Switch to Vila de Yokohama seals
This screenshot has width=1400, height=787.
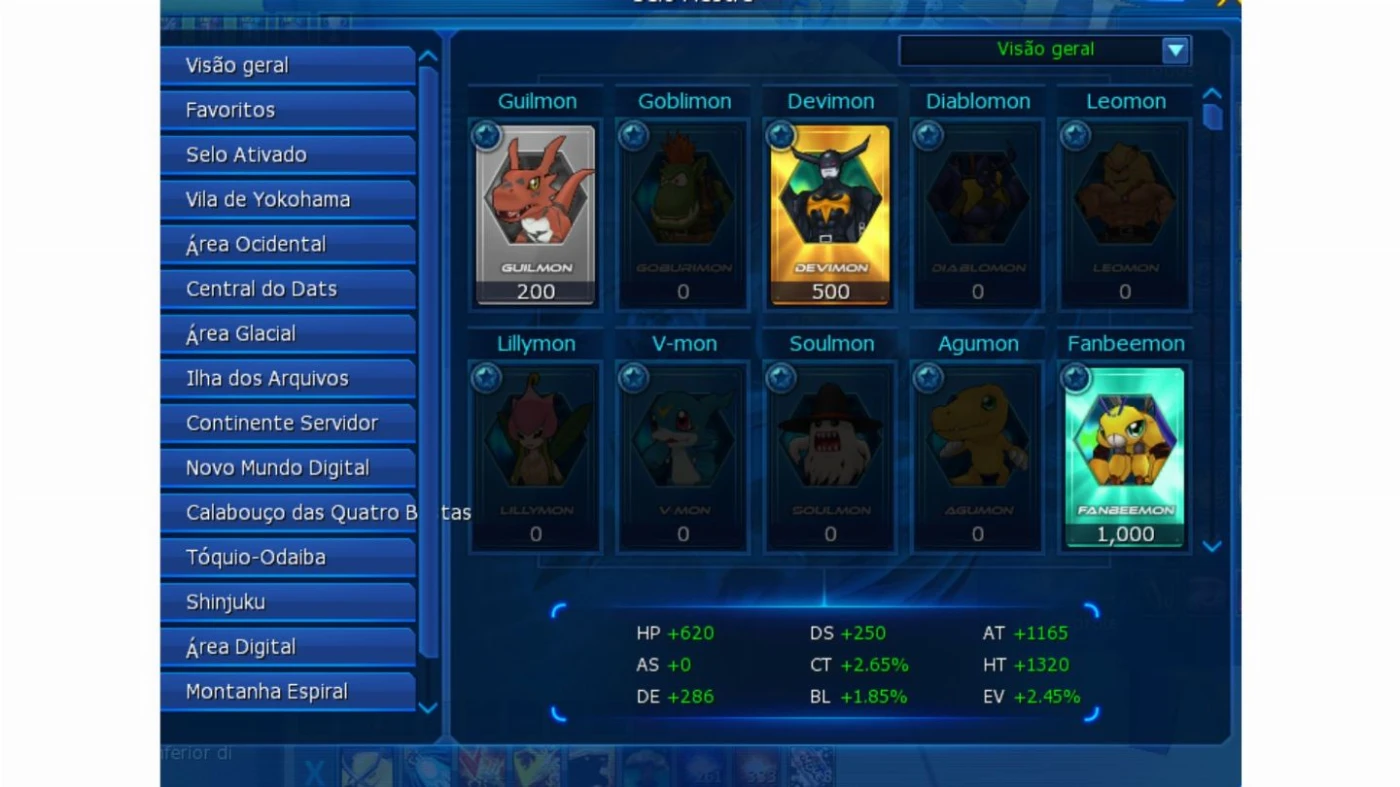pyautogui.click(x=287, y=200)
